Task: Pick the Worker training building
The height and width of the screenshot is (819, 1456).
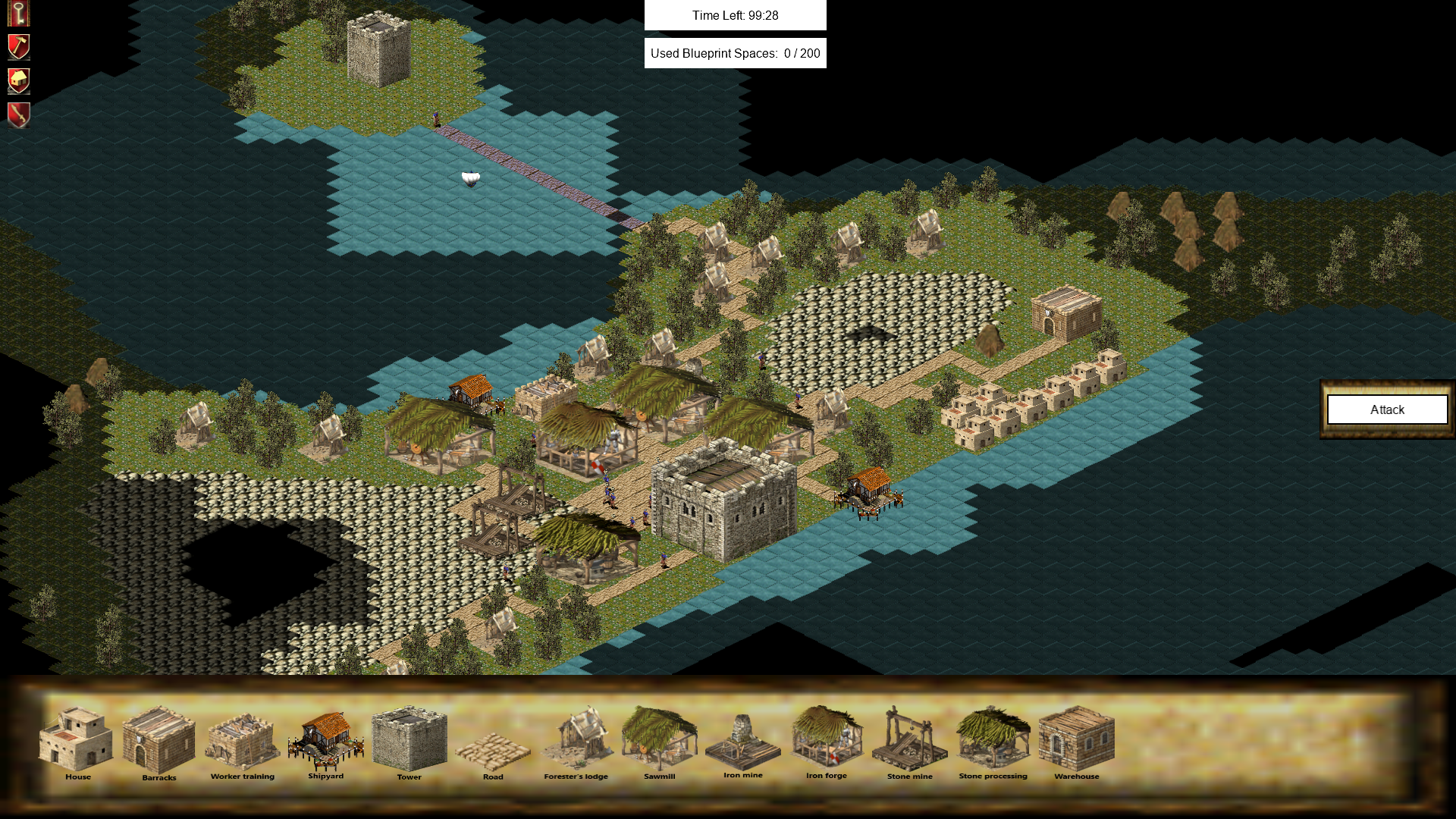Action: point(243,742)
